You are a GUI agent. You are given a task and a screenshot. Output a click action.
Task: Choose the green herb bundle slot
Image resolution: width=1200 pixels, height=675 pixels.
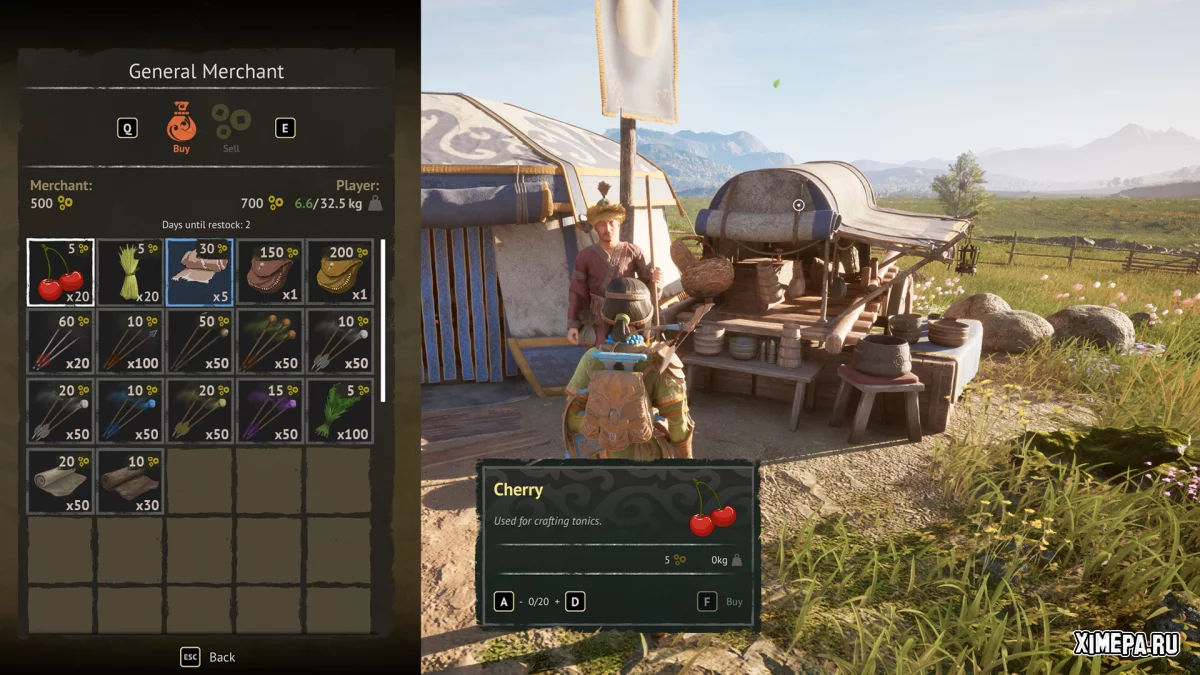[340, 412]
